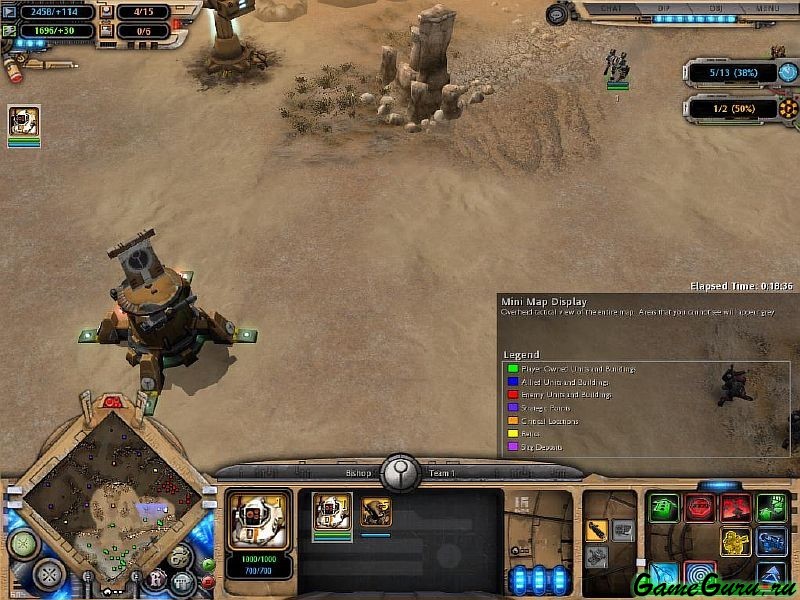Click the round green button beside the minimap
Viewport: 800px width, 600px height.
click(208, 564)
